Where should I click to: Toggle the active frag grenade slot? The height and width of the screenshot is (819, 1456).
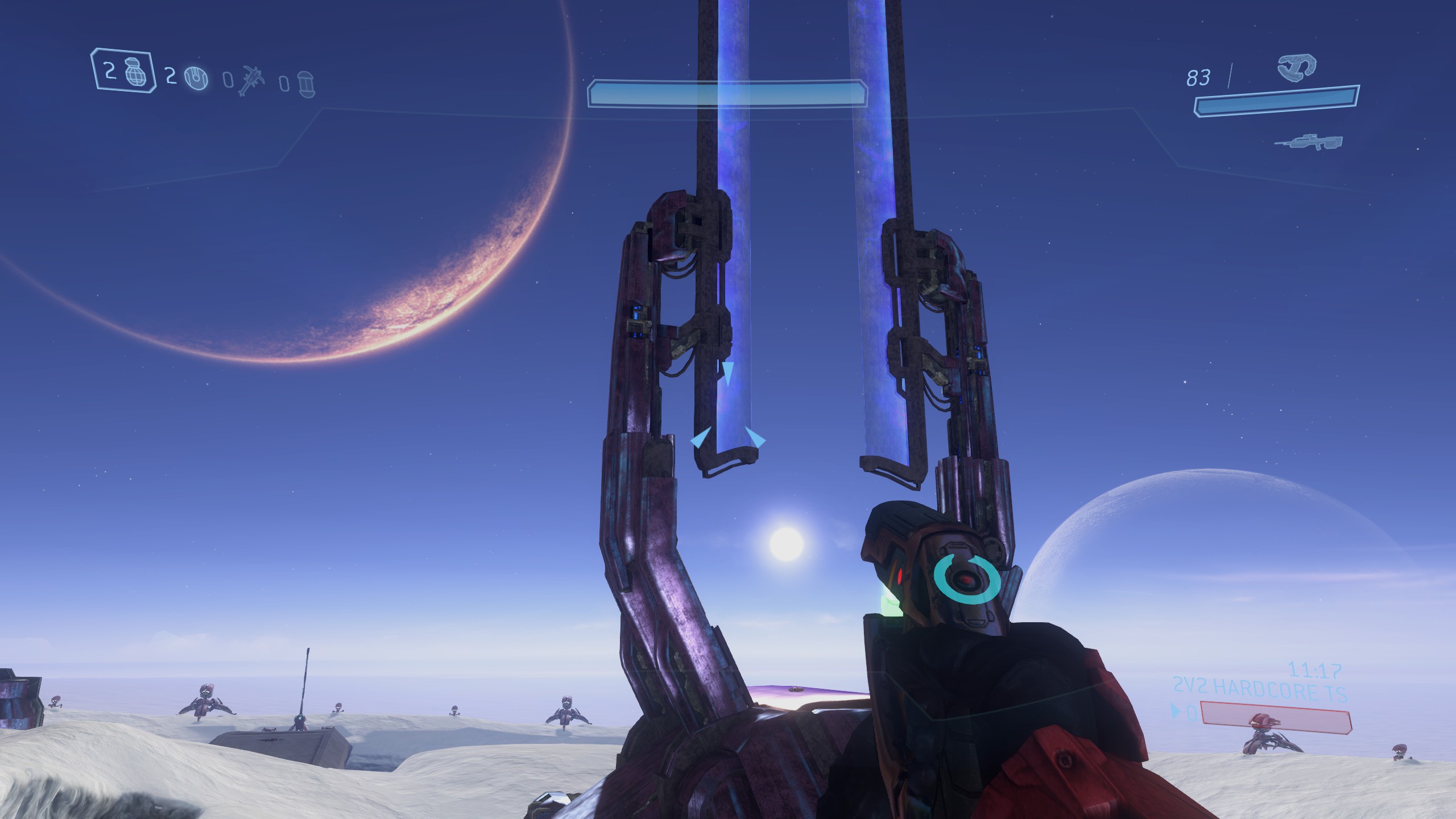(x=136, y=71)
